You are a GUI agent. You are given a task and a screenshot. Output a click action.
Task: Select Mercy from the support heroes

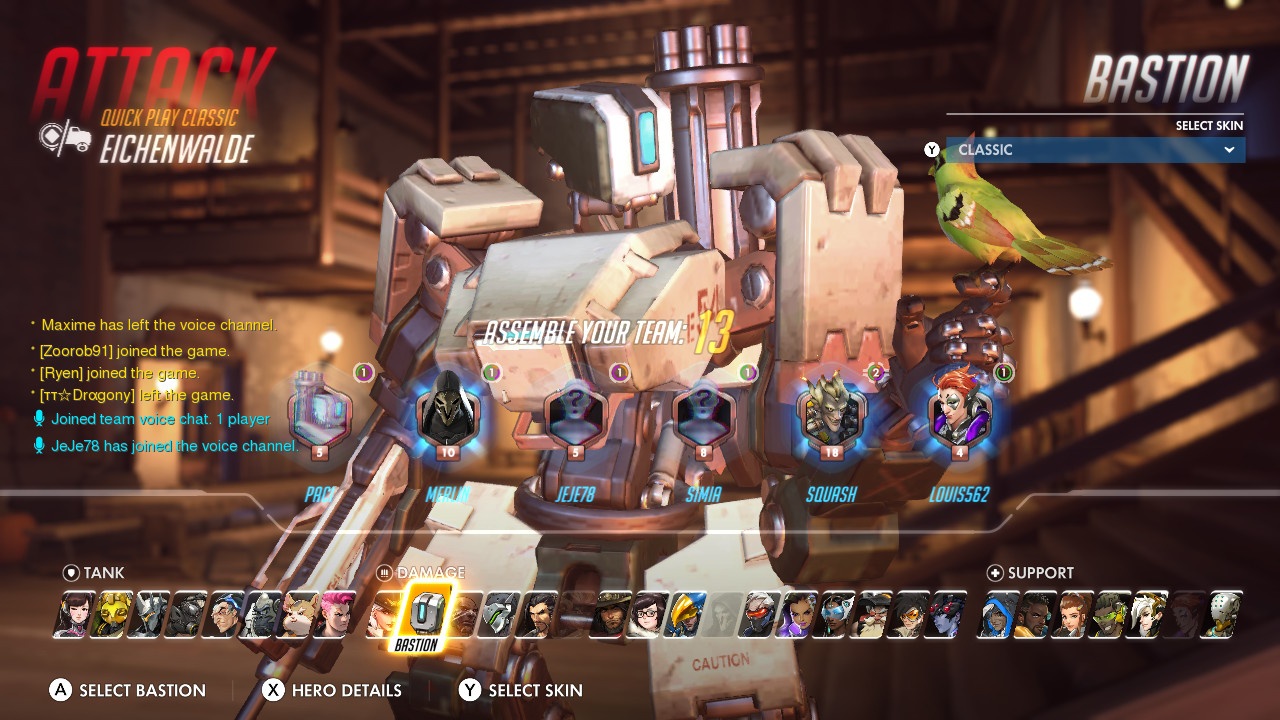[1145, 613]
